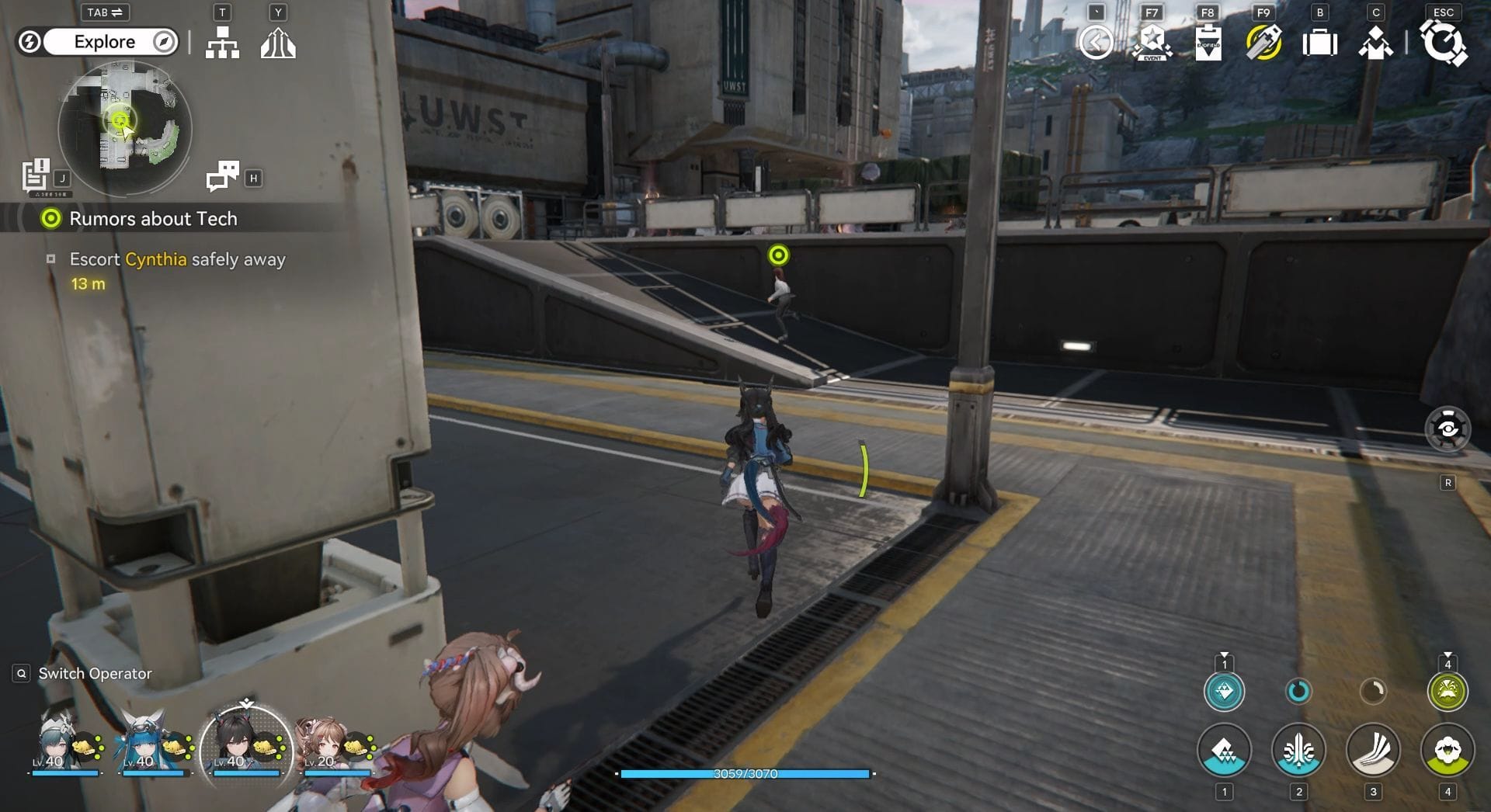Activate the sheep skill icon

[x=1447, y=751]
